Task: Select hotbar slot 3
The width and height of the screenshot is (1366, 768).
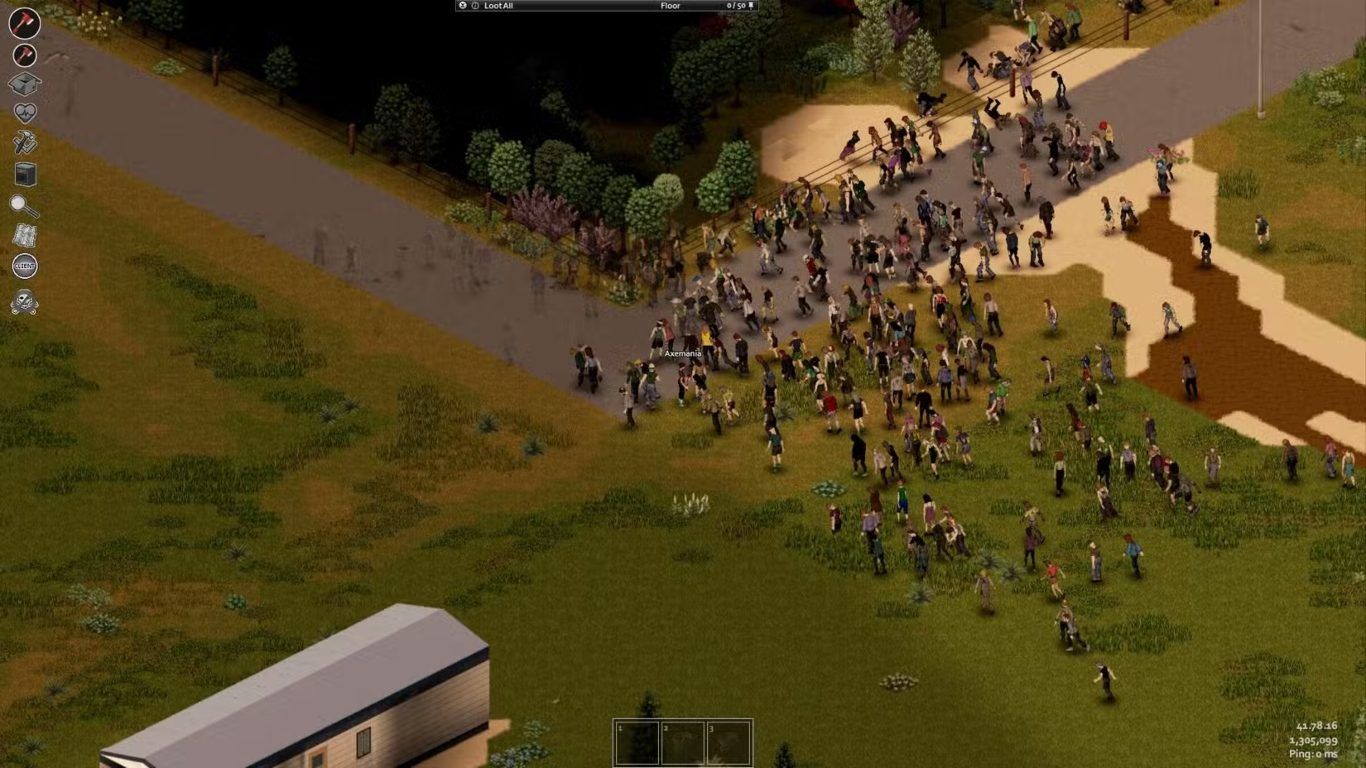Action: (728, 743)
